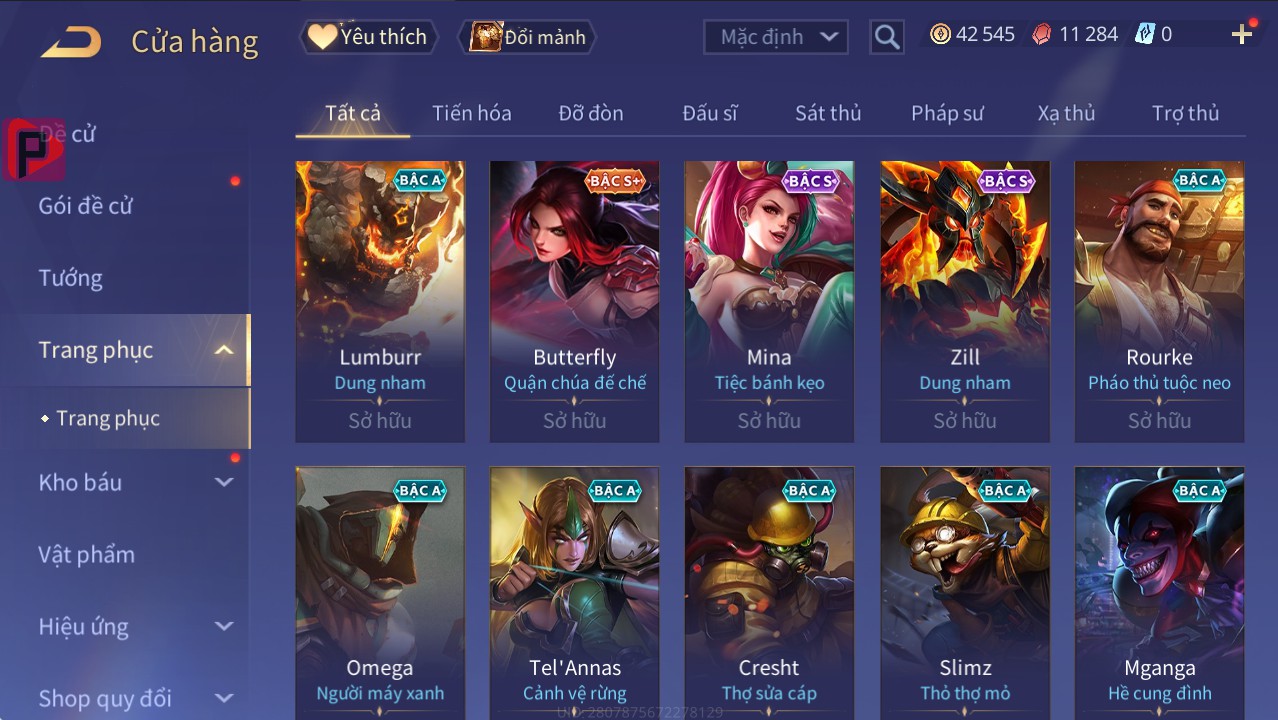
Task: Choose the Pháp sư tab
Action: 946,113
